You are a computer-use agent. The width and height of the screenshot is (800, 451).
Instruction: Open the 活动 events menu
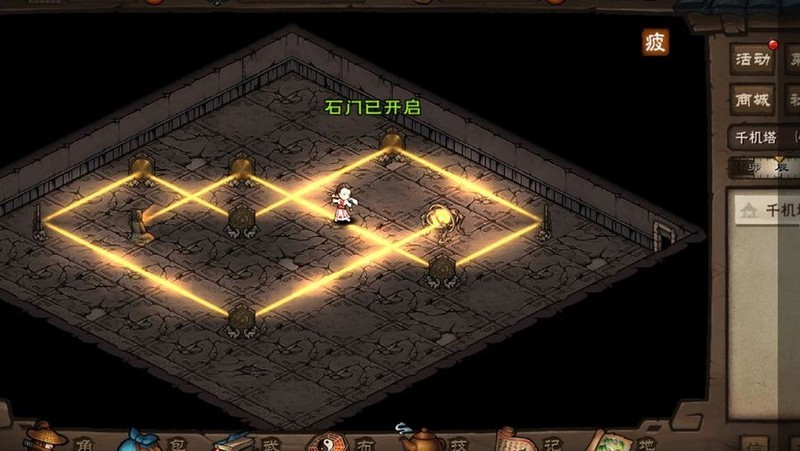tap(752, 60)
